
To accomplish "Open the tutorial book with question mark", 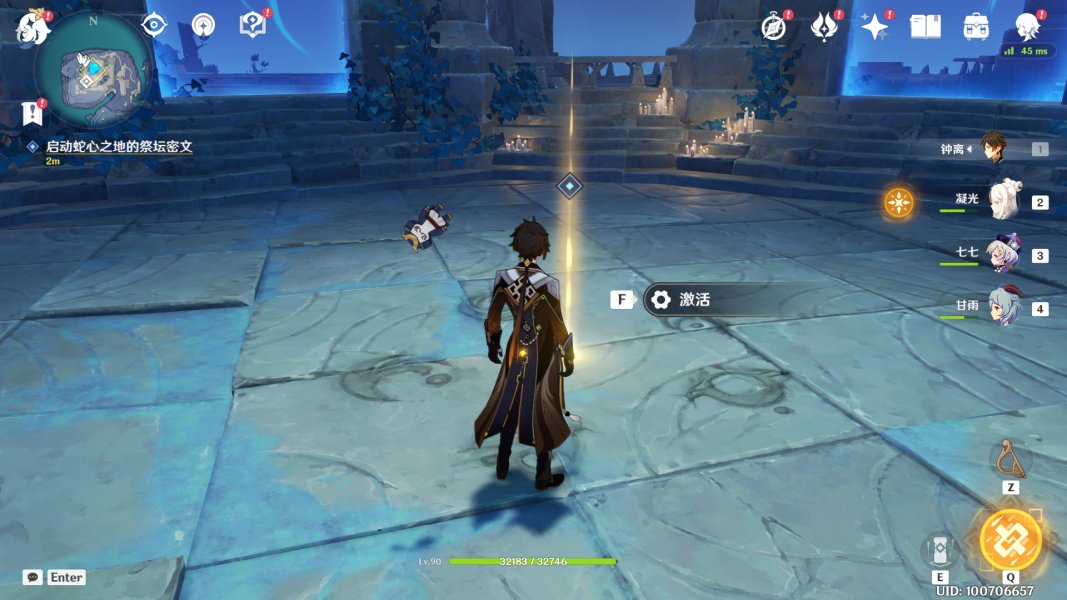I will tap(252, 26).
